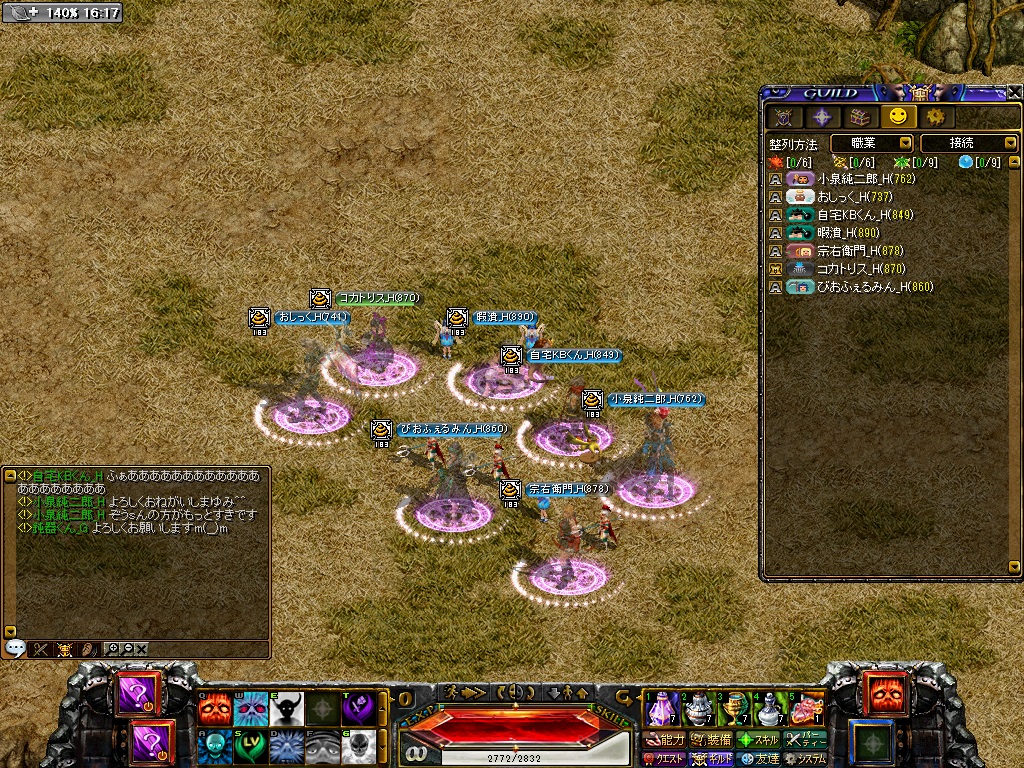
Task: Open the スキル (skills) window
Action: click(x=759, y=740)
